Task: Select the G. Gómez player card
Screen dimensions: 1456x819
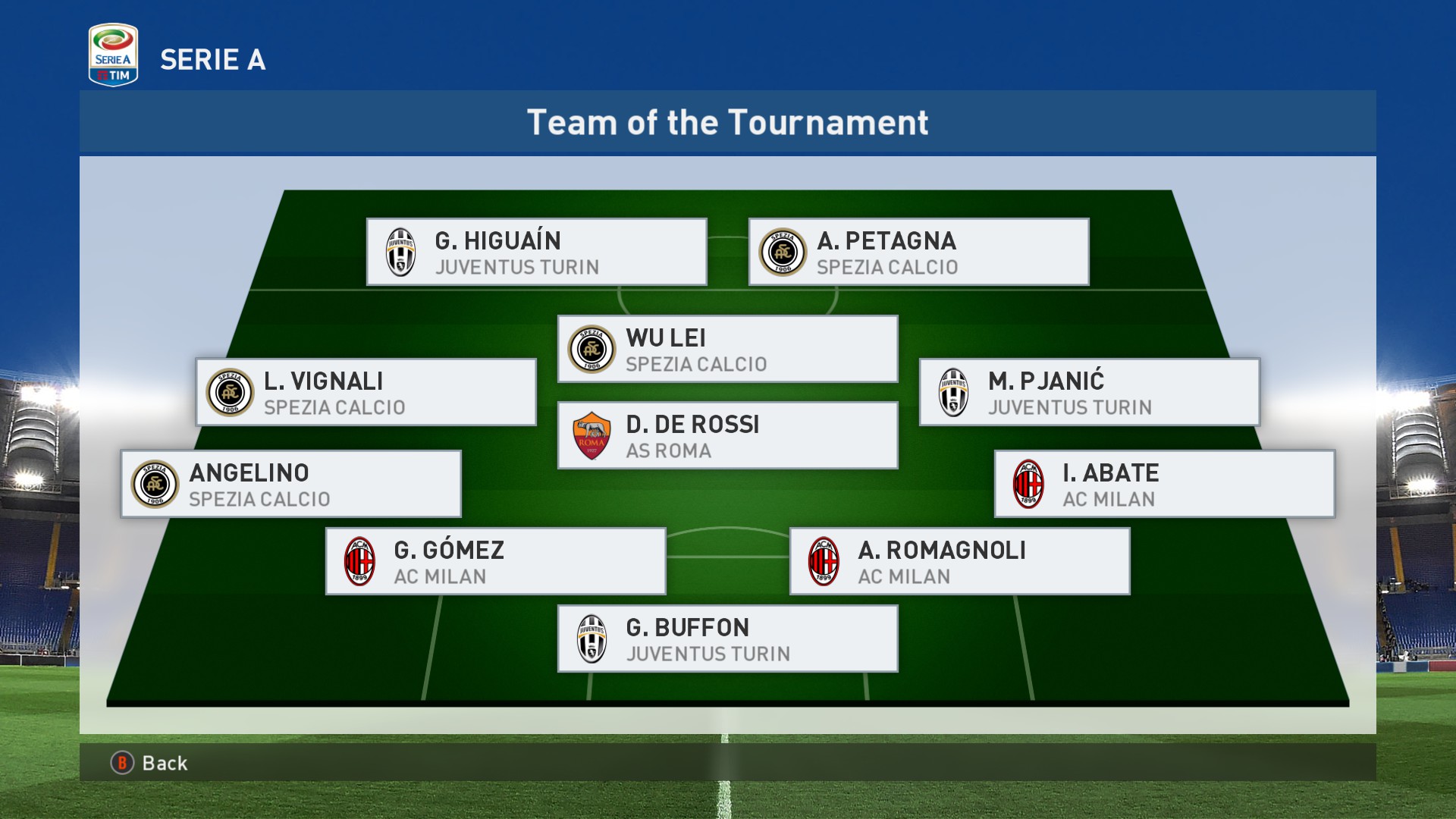Action: pos(495,562)
